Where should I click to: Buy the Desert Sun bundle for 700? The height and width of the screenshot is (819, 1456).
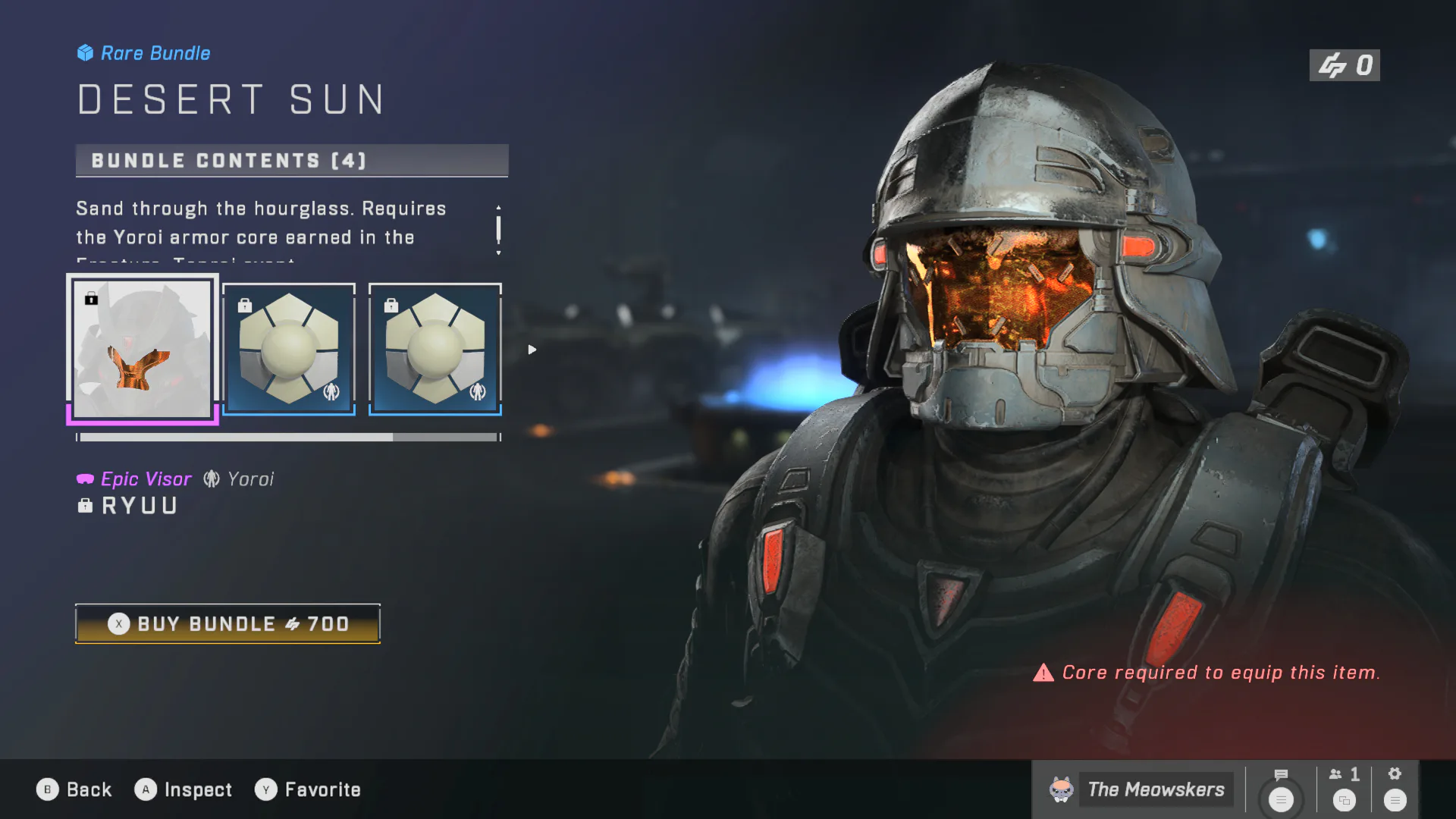pos(227,623)
